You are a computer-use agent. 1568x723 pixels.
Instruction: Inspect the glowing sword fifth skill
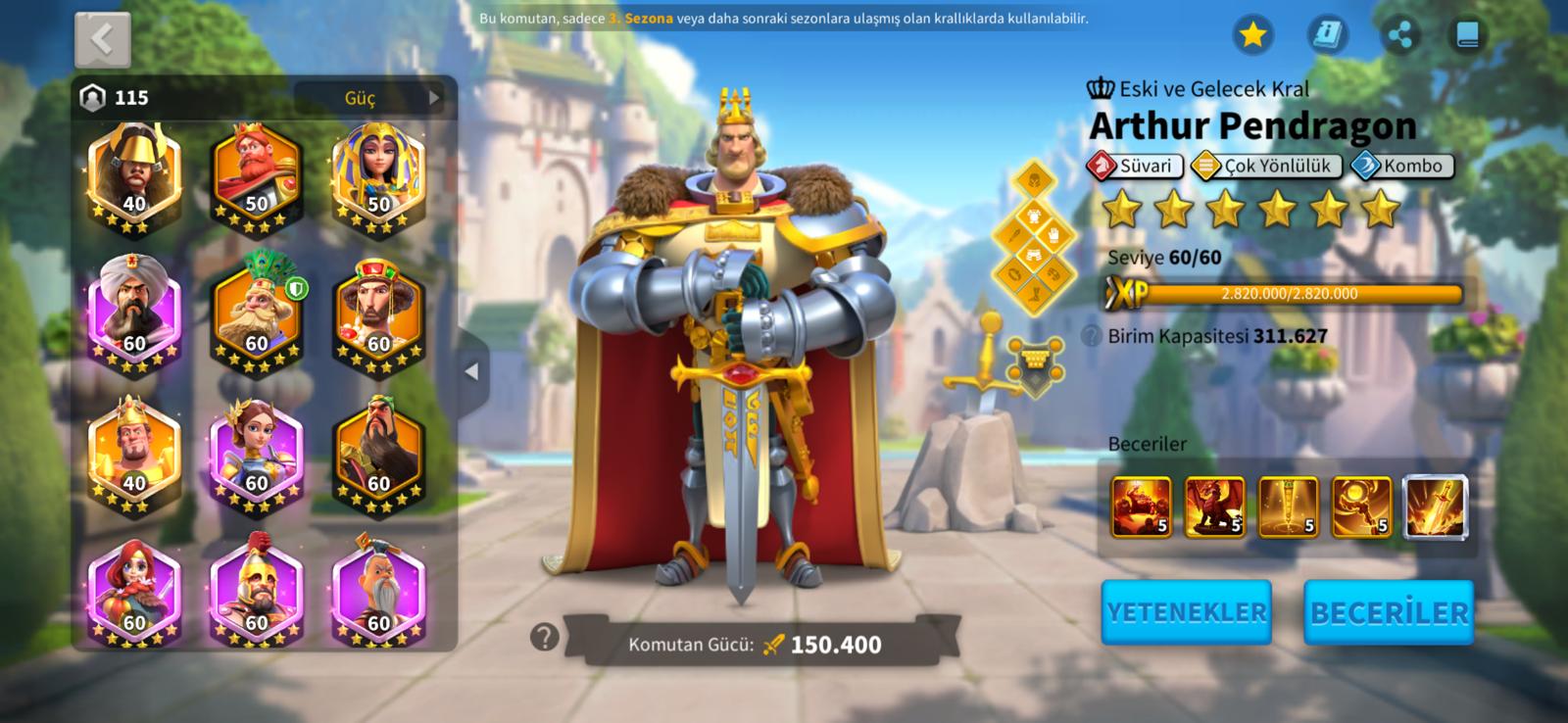tap(1436, 507)
